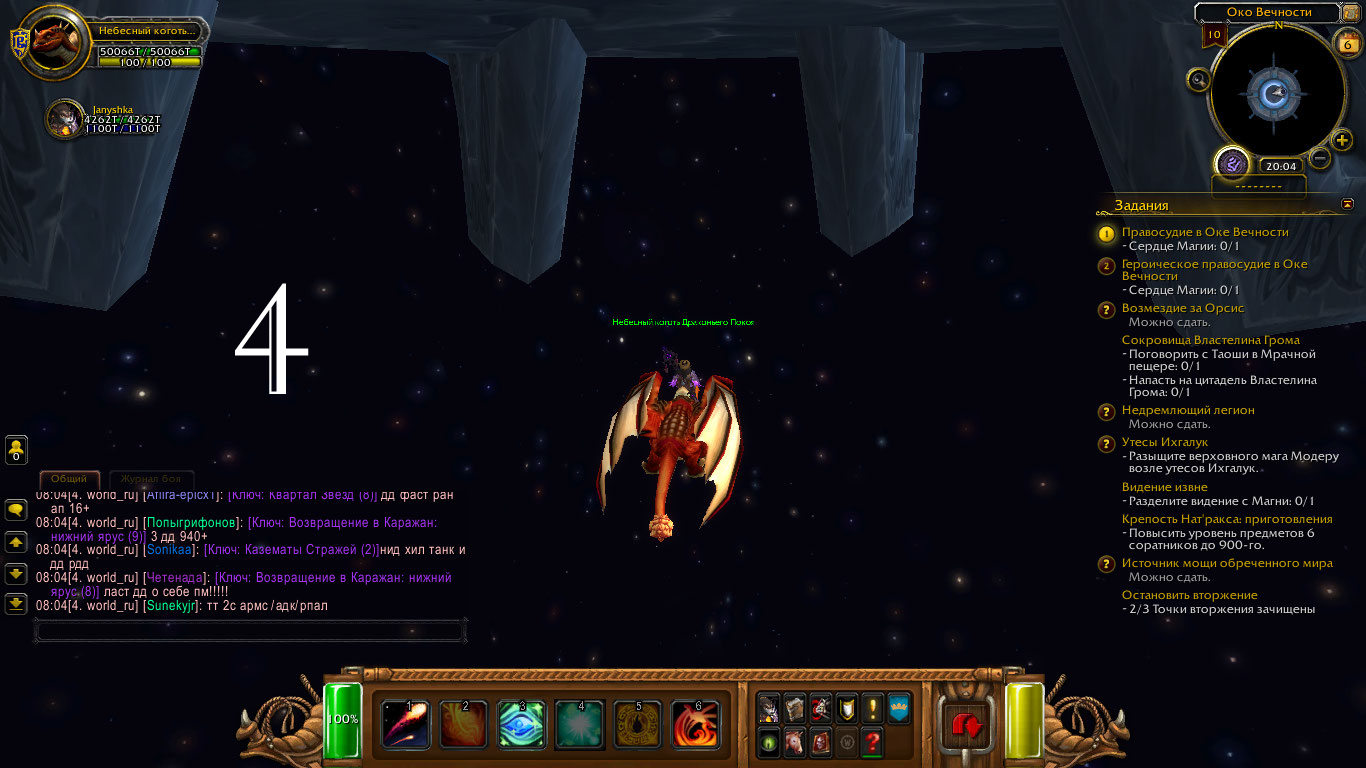Open the yellow social friends button
Screen dimensions: 1366x768
[x=17, y=450]
